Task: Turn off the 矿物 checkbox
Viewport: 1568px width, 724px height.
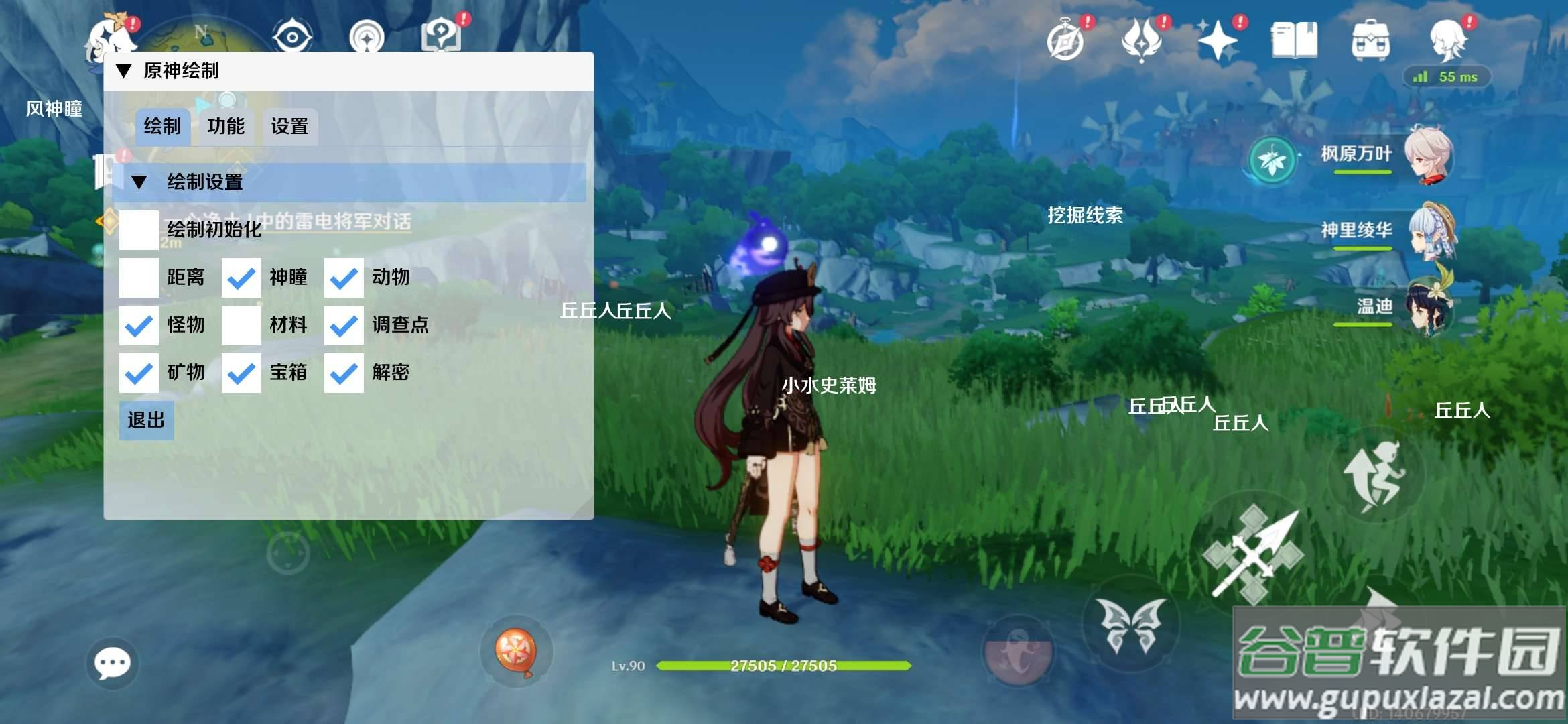Action: pos(139,373)
